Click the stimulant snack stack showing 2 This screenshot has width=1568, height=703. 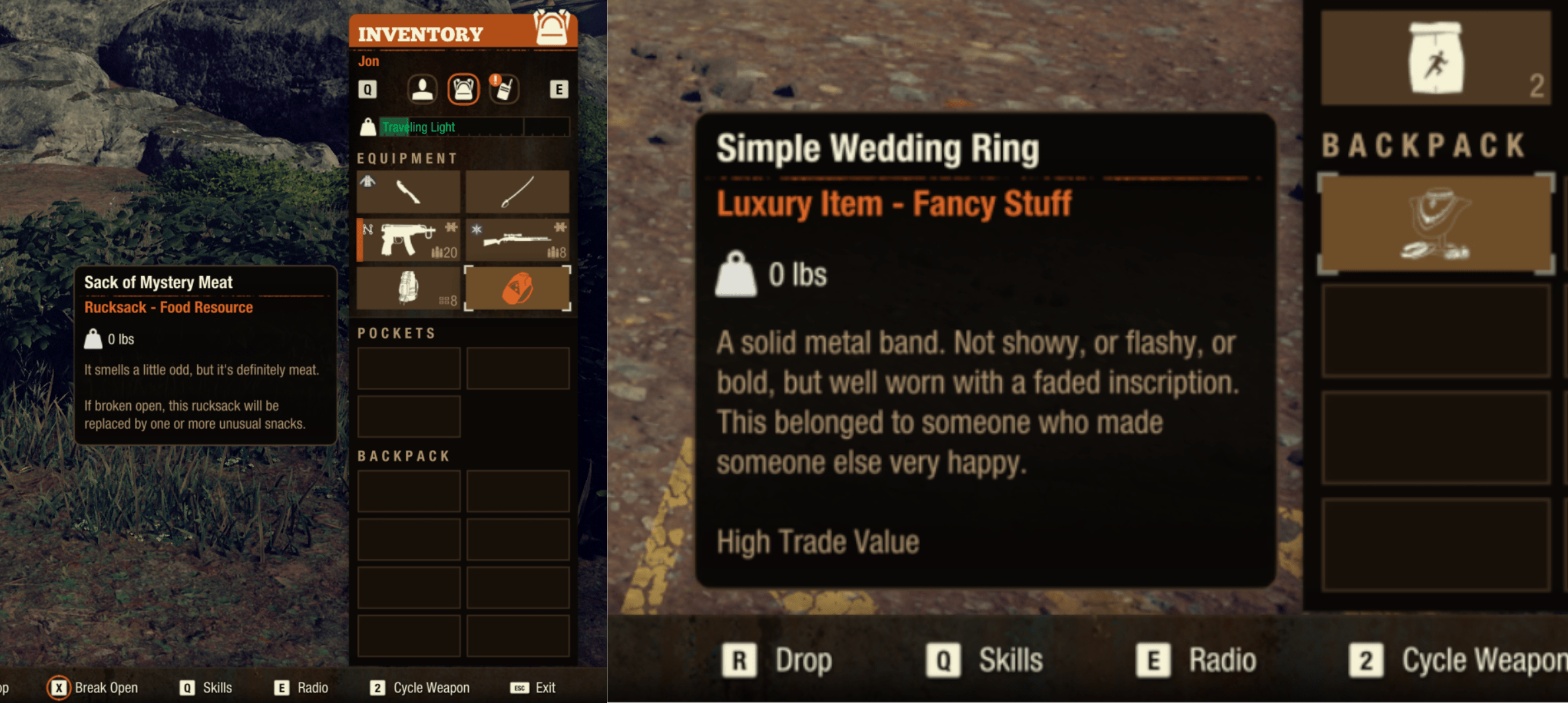[1434, 58]
